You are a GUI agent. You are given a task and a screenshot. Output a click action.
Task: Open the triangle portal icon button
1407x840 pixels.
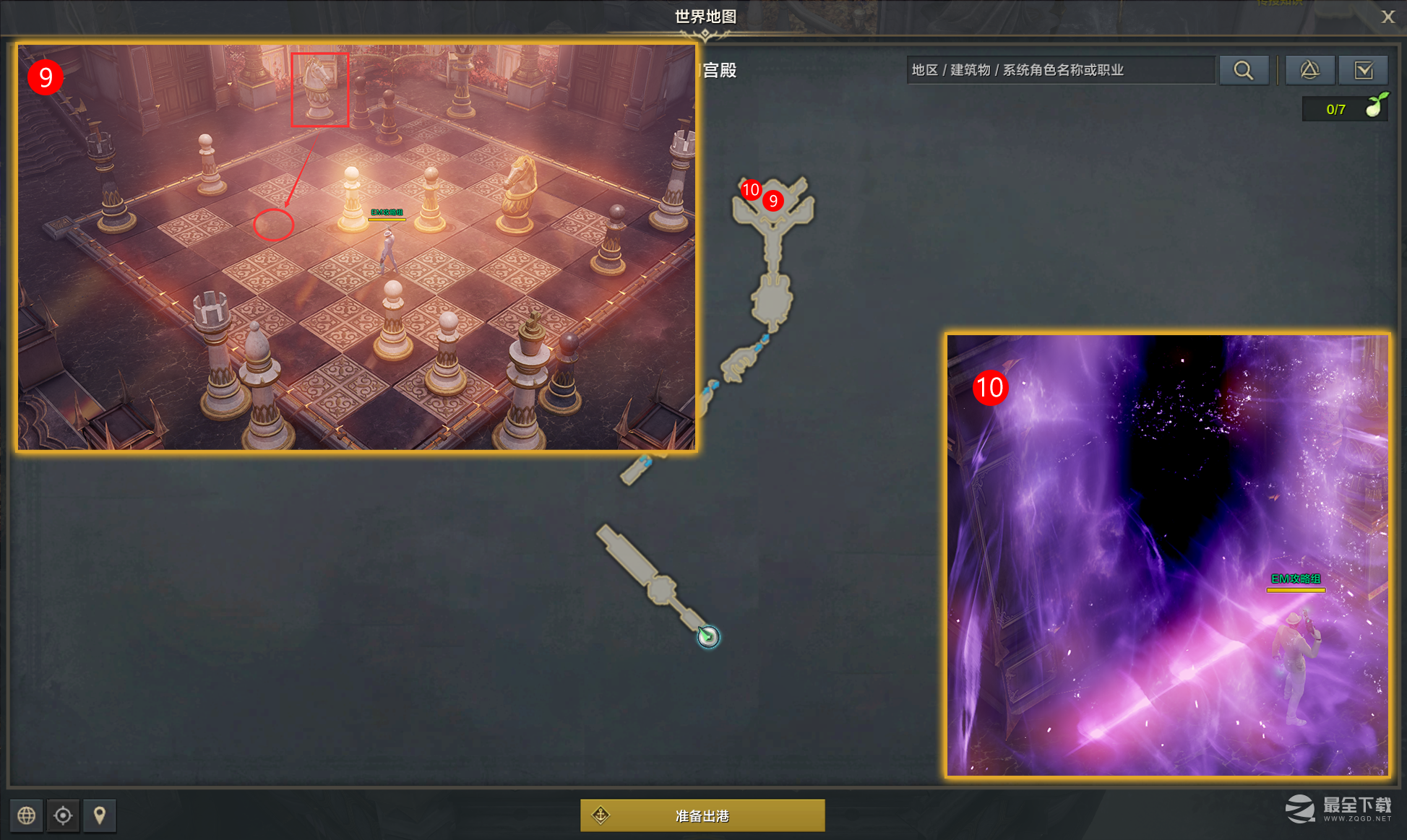1309,70
